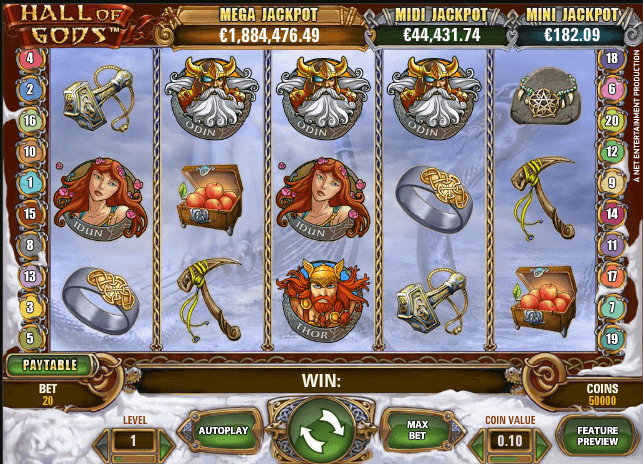Viewport: 643px width, 464px height.
Task: Click bet line 19 marker
Action: click(611, 338)
